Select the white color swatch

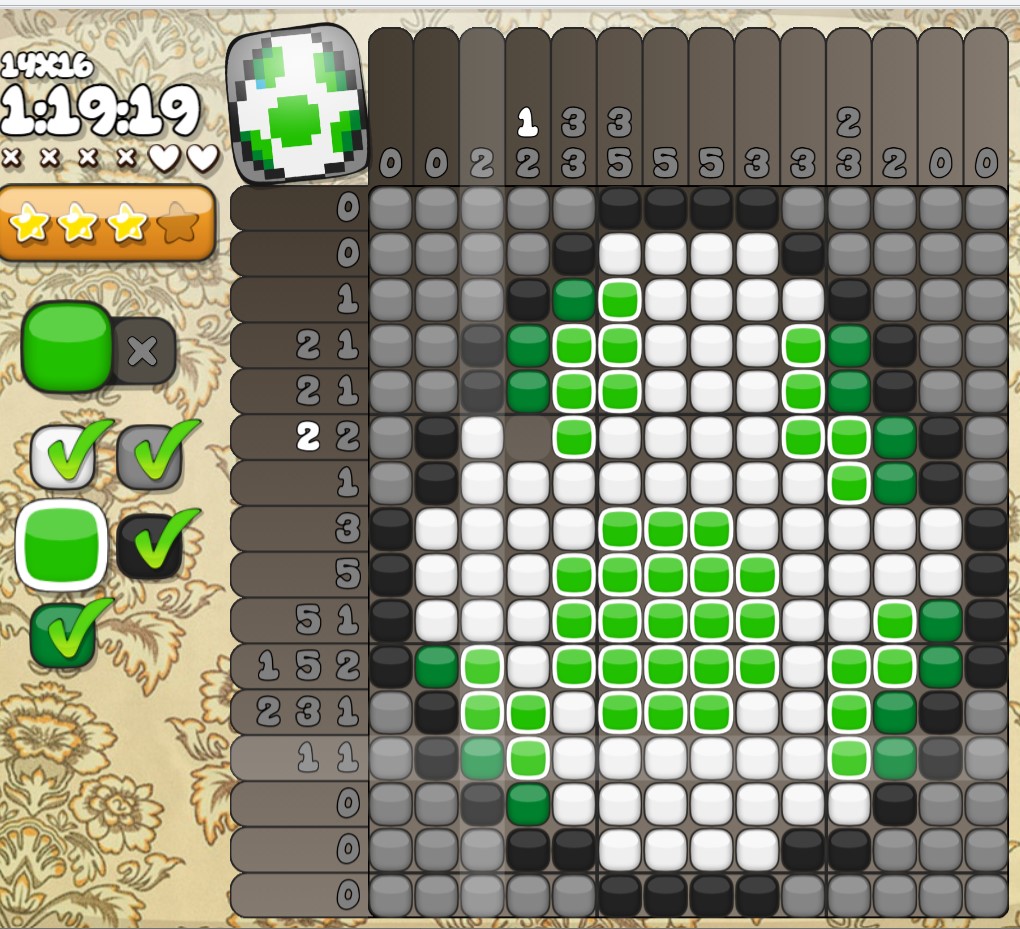pyautogui.click(x=63, y=456)
